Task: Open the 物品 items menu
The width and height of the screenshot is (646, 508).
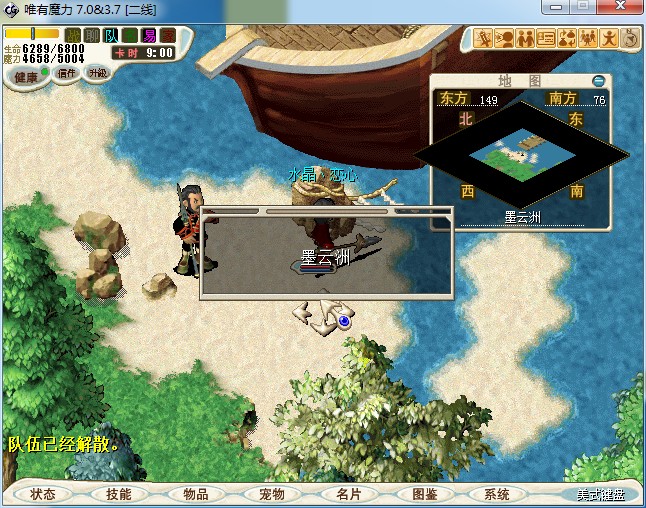Action: (195, 494)
